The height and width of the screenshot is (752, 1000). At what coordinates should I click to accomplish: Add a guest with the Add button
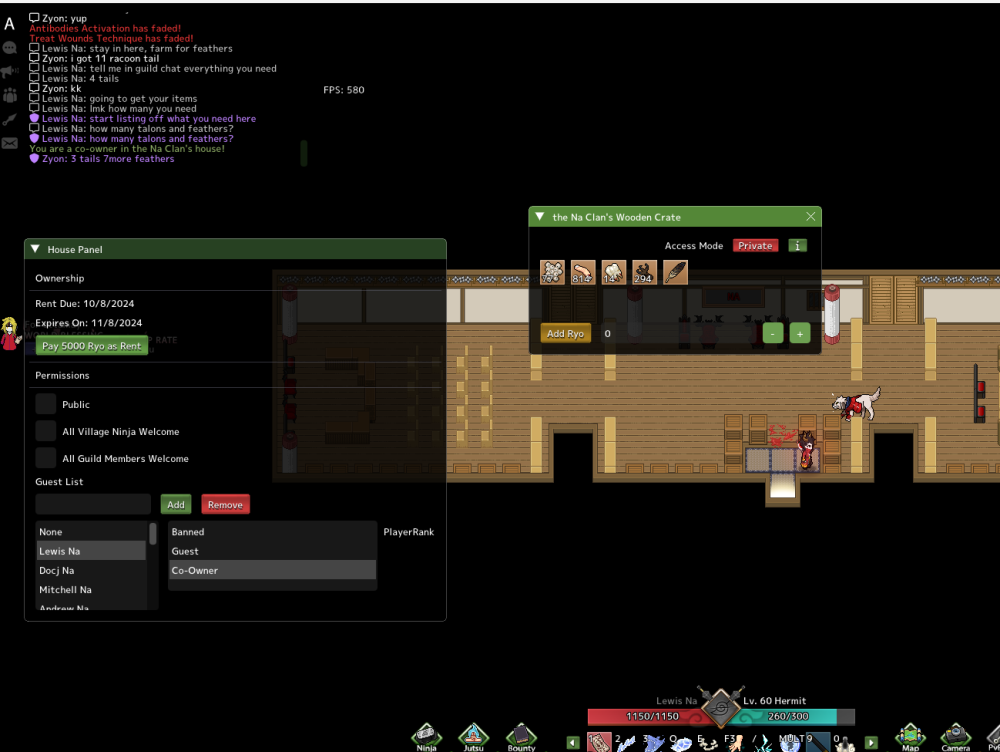(176, 505)
